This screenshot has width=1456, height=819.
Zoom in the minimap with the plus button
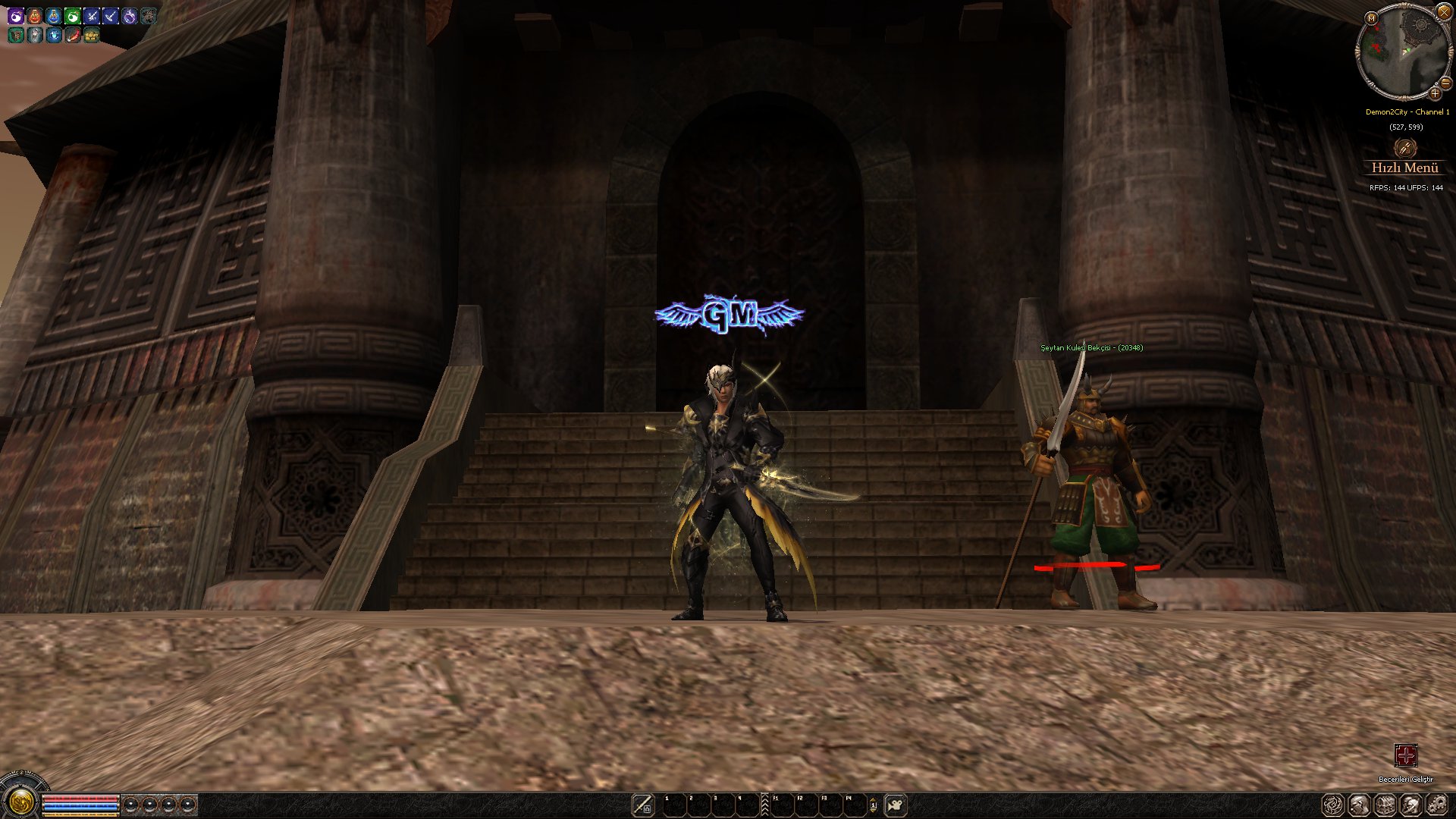point(1435,93)
